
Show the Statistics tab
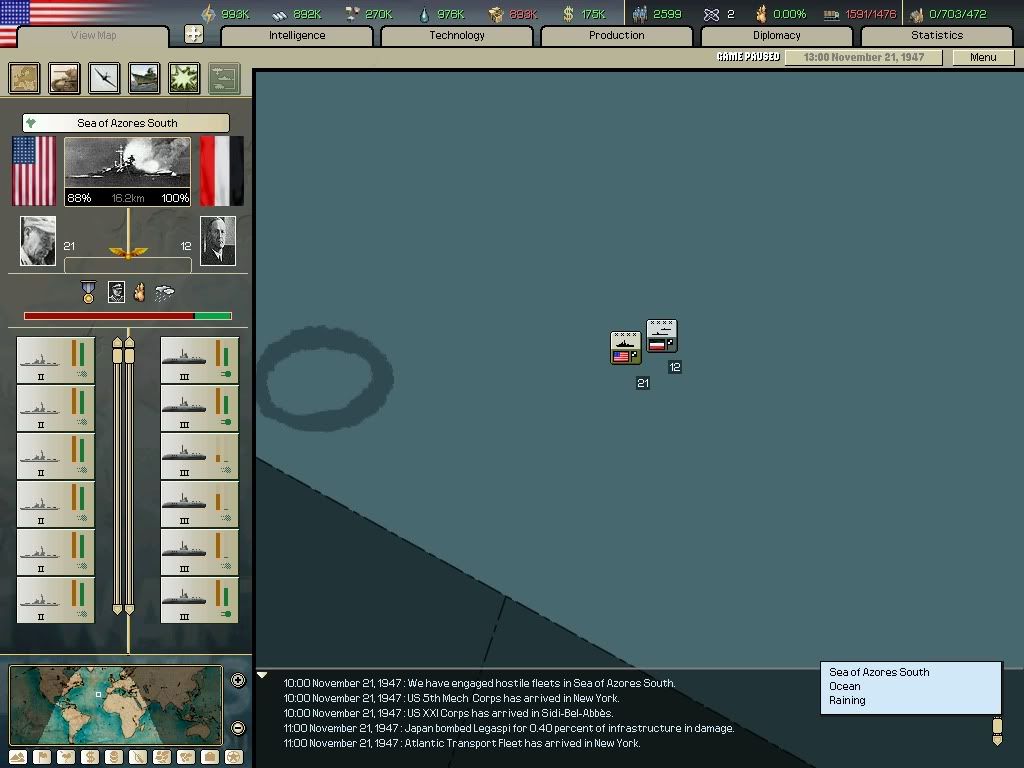coord(936,36)
